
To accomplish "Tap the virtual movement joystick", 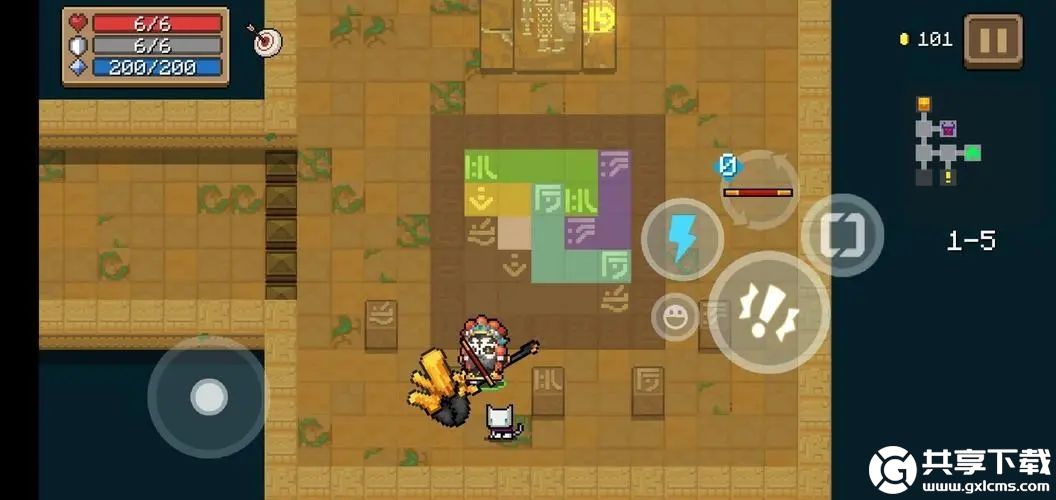I will pyautogui.click(x=208, y=397).
